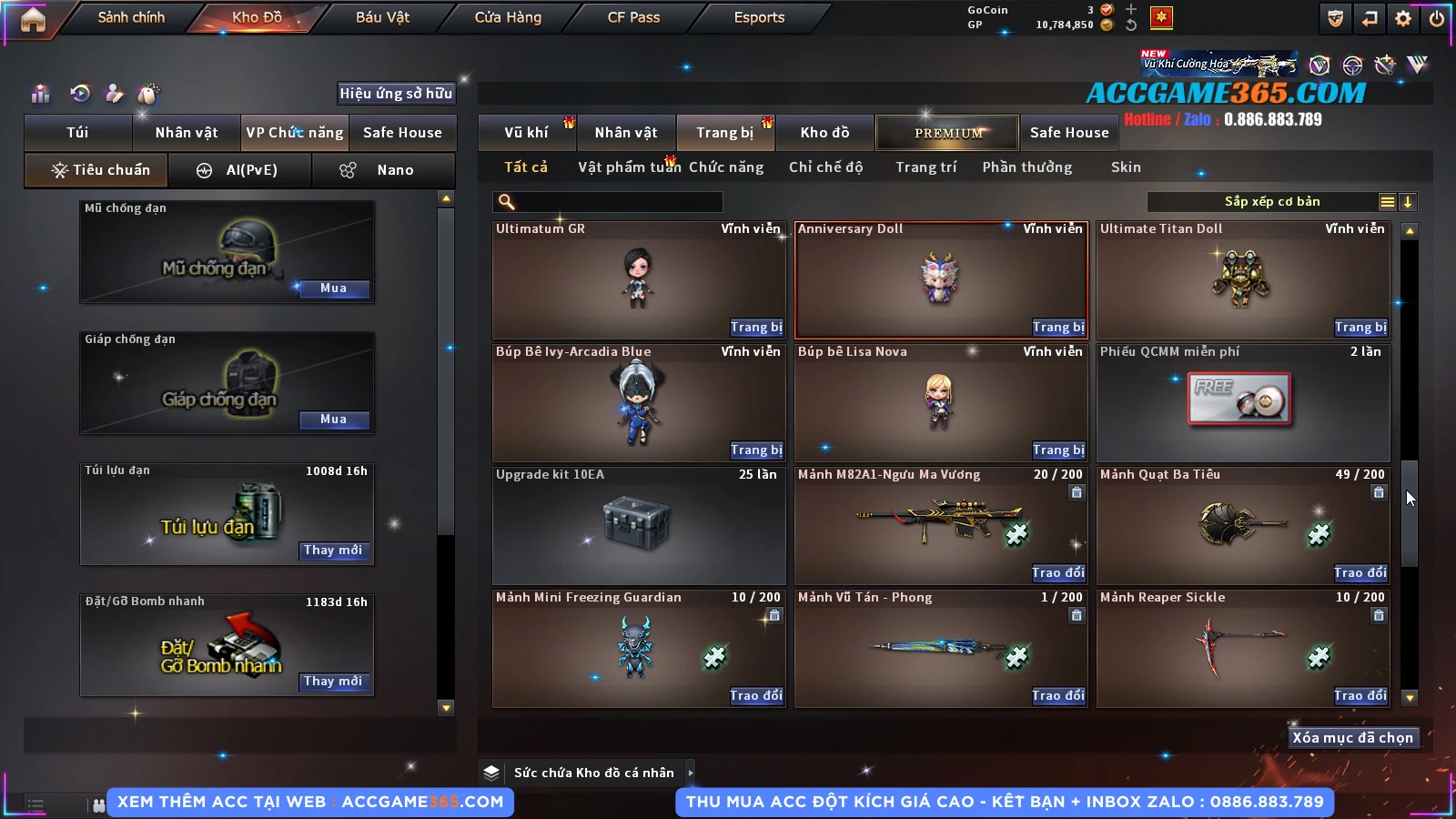Show the Chức năng item filter
Viewport: 1456px width, 819px height.
tap(725, 167)
